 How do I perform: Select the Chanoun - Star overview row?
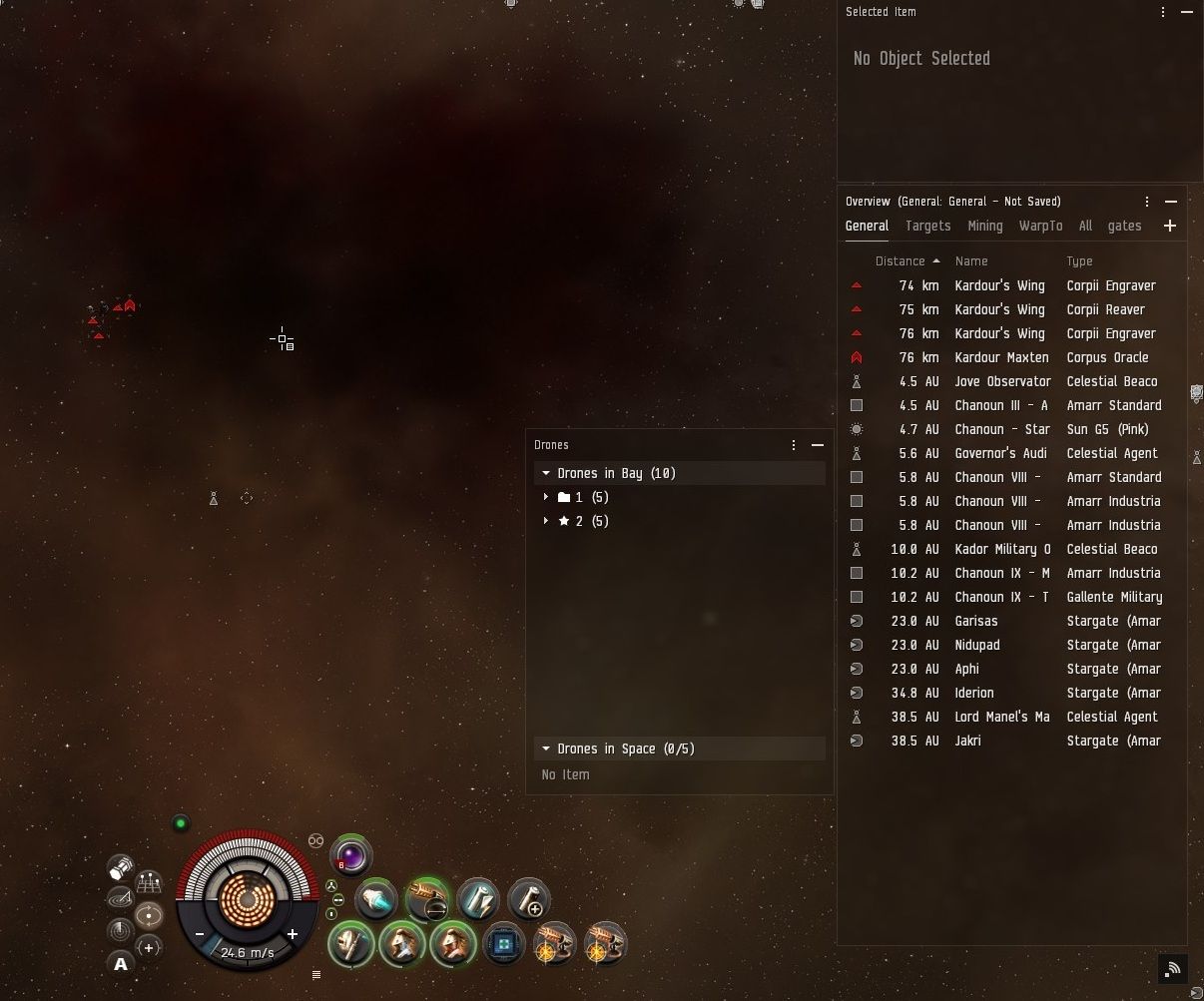coord(1001,429)
